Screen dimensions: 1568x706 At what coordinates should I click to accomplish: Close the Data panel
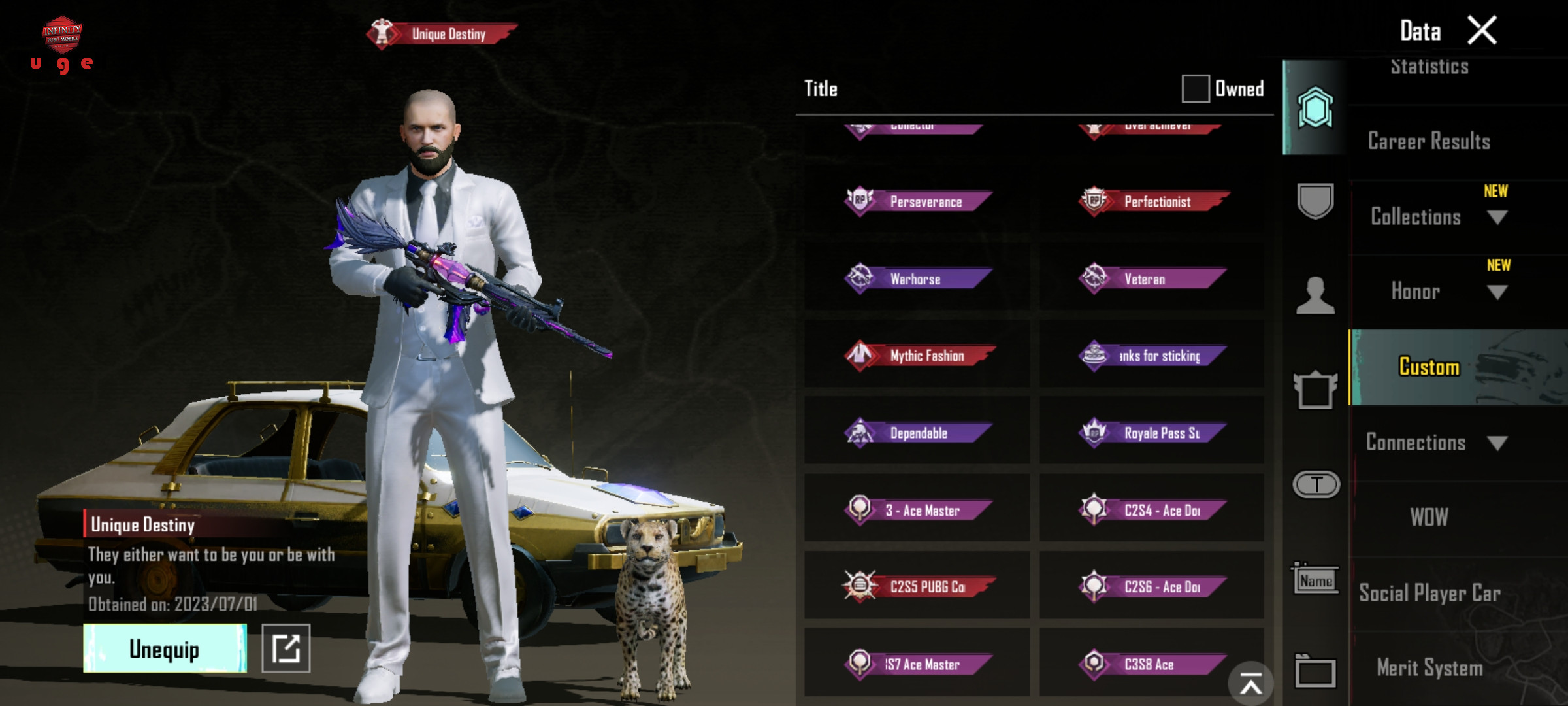1482,31
